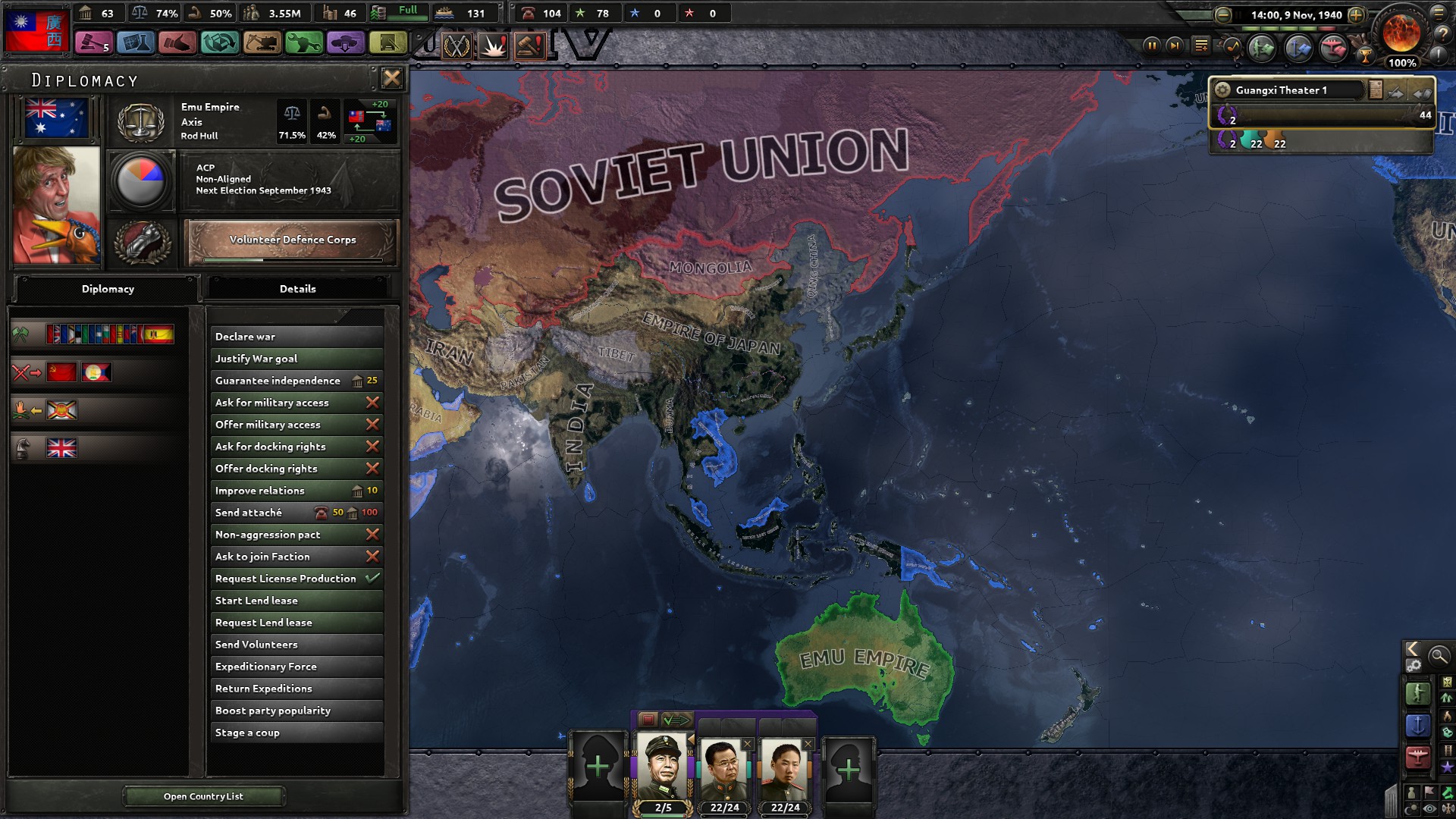Switch to the Details tab
This screenshot has width=1456, height=819.
click(x=298, y=289)
